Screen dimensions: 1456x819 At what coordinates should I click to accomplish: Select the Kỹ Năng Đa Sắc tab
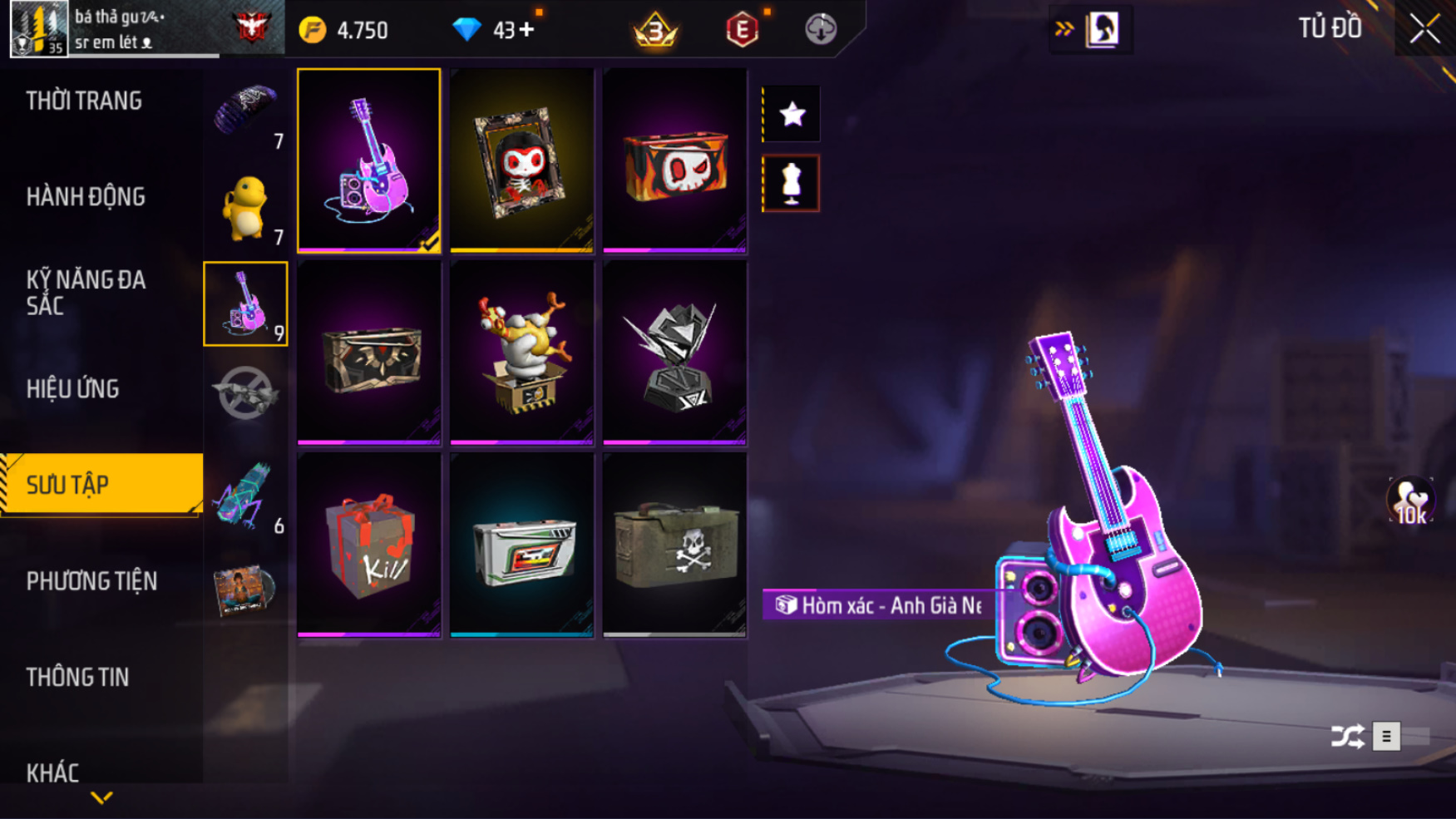click(x=86, y=293)
